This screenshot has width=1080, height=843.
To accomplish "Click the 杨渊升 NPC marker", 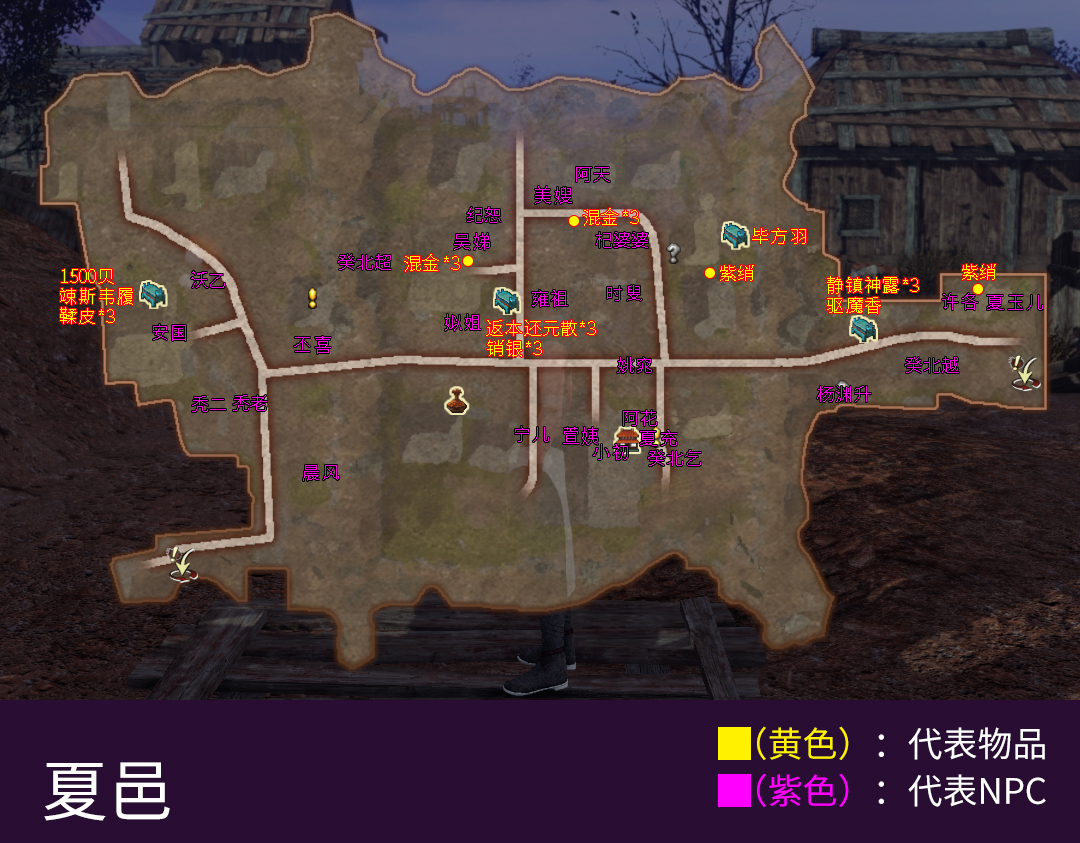I will (843, 394).
